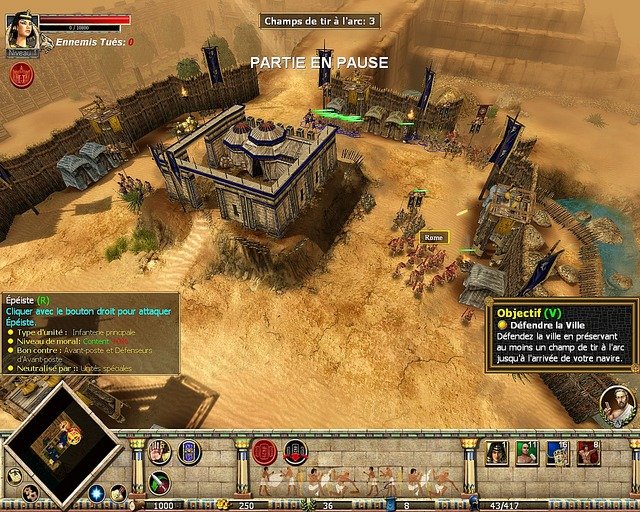This screenshot has width=640, height=512.
Task: Select the green-background unit group portrait
Action: click(527, 453)
